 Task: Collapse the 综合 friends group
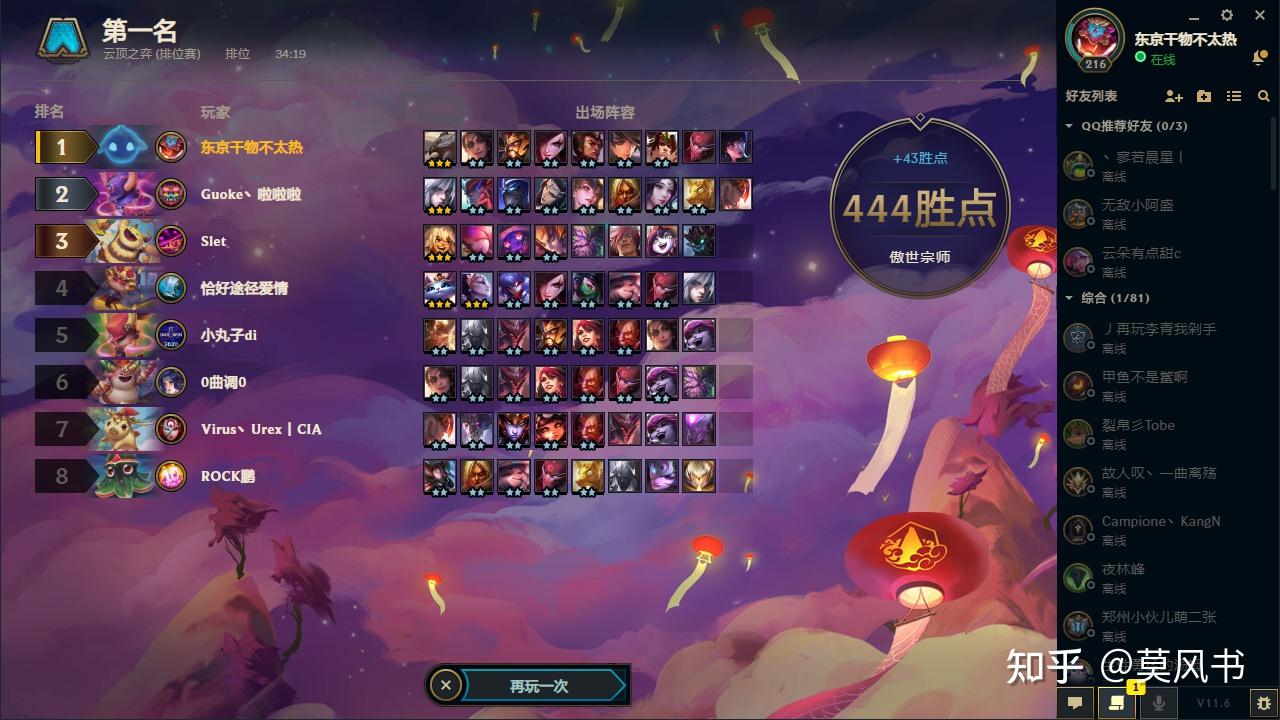[1069, 298]
